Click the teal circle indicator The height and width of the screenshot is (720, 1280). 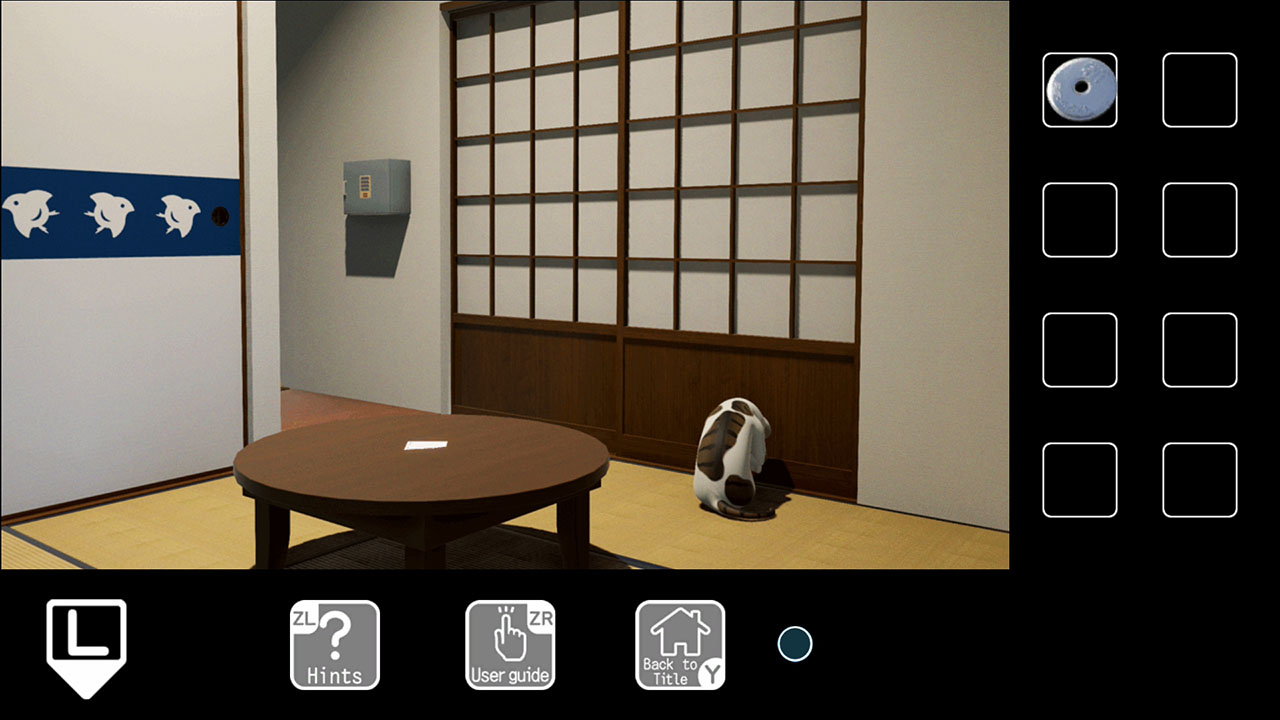[795, 643]
